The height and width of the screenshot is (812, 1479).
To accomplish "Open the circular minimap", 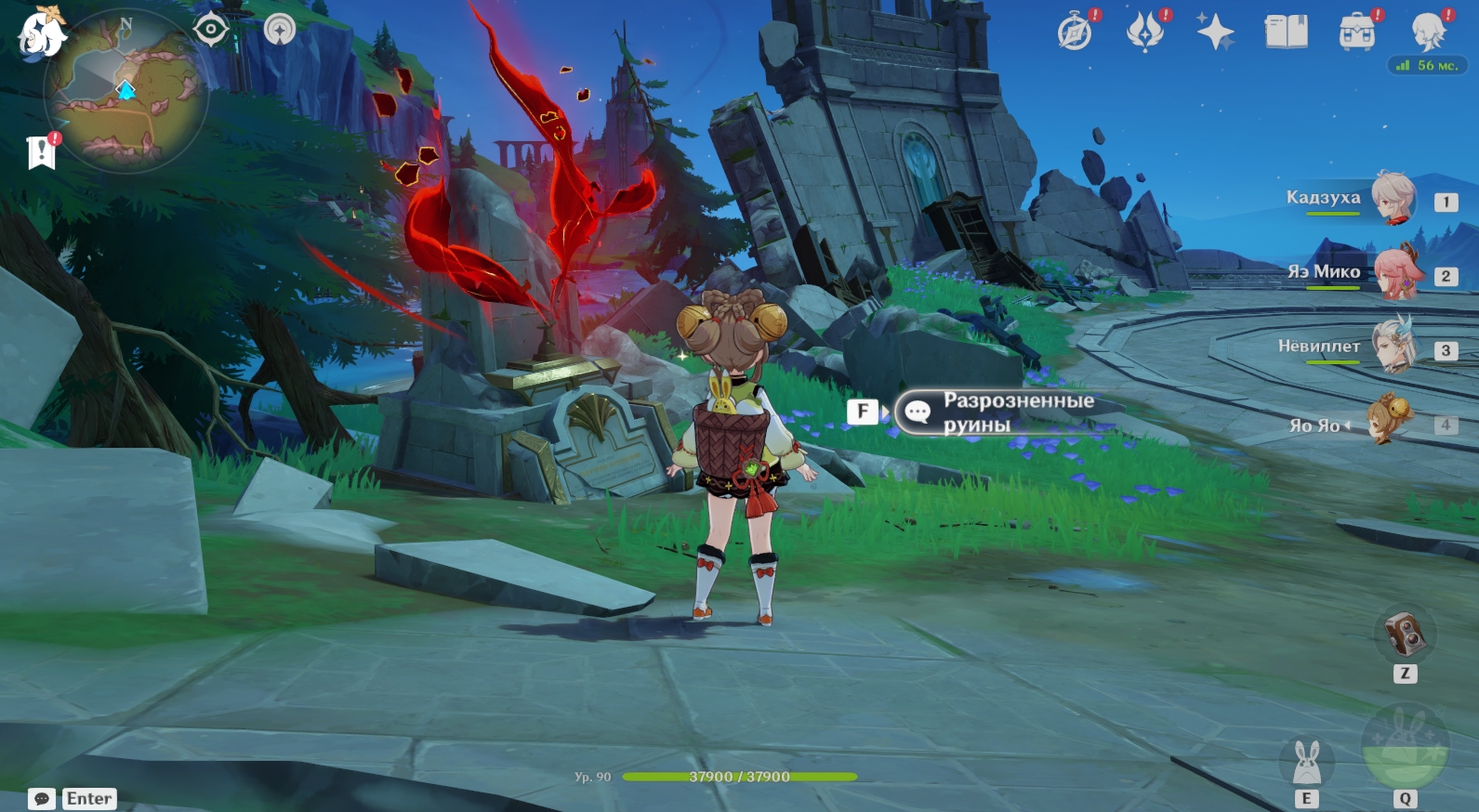I will coord(125,91).
